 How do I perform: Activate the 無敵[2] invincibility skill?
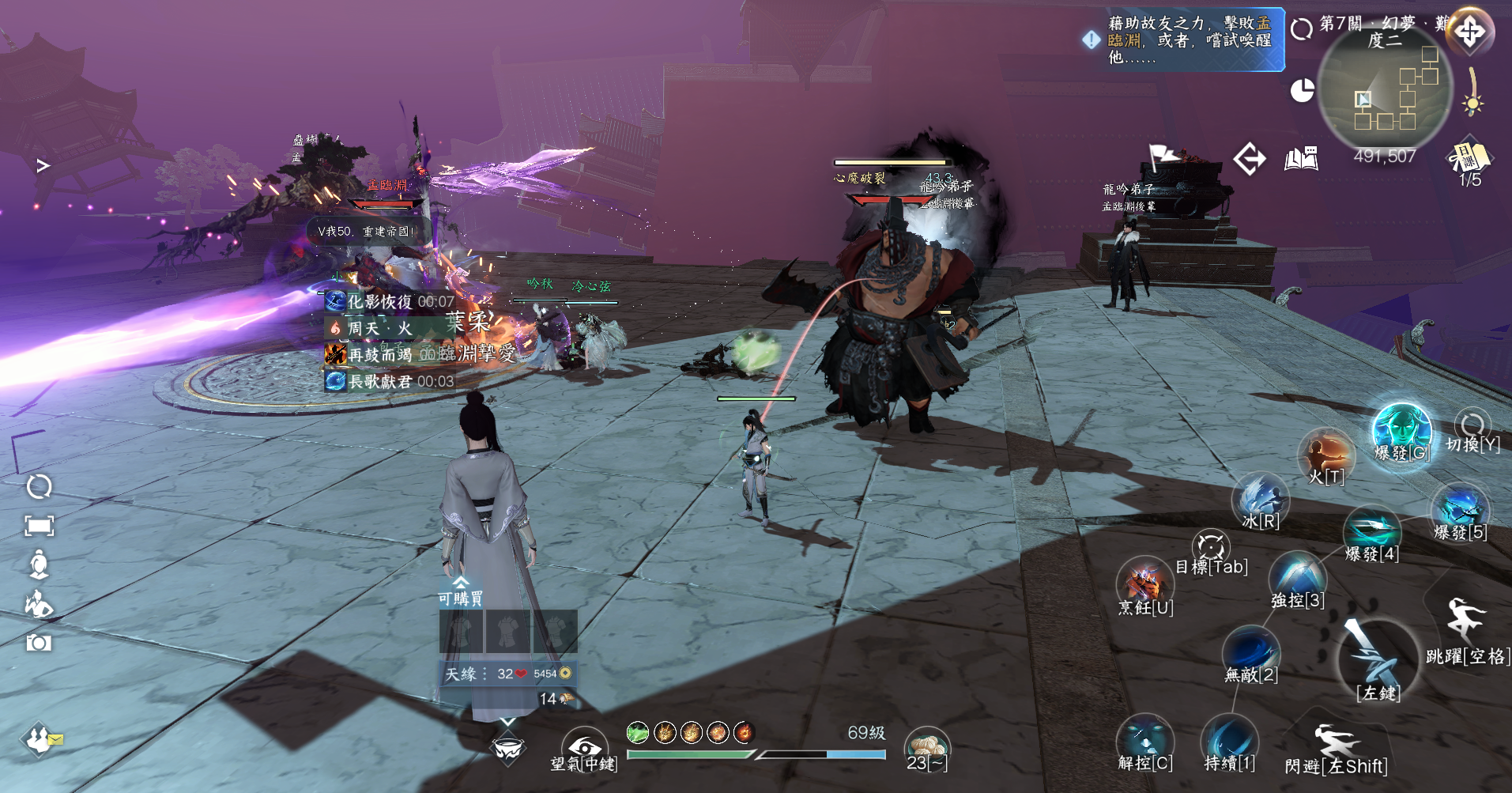(x=1250, y=652)
